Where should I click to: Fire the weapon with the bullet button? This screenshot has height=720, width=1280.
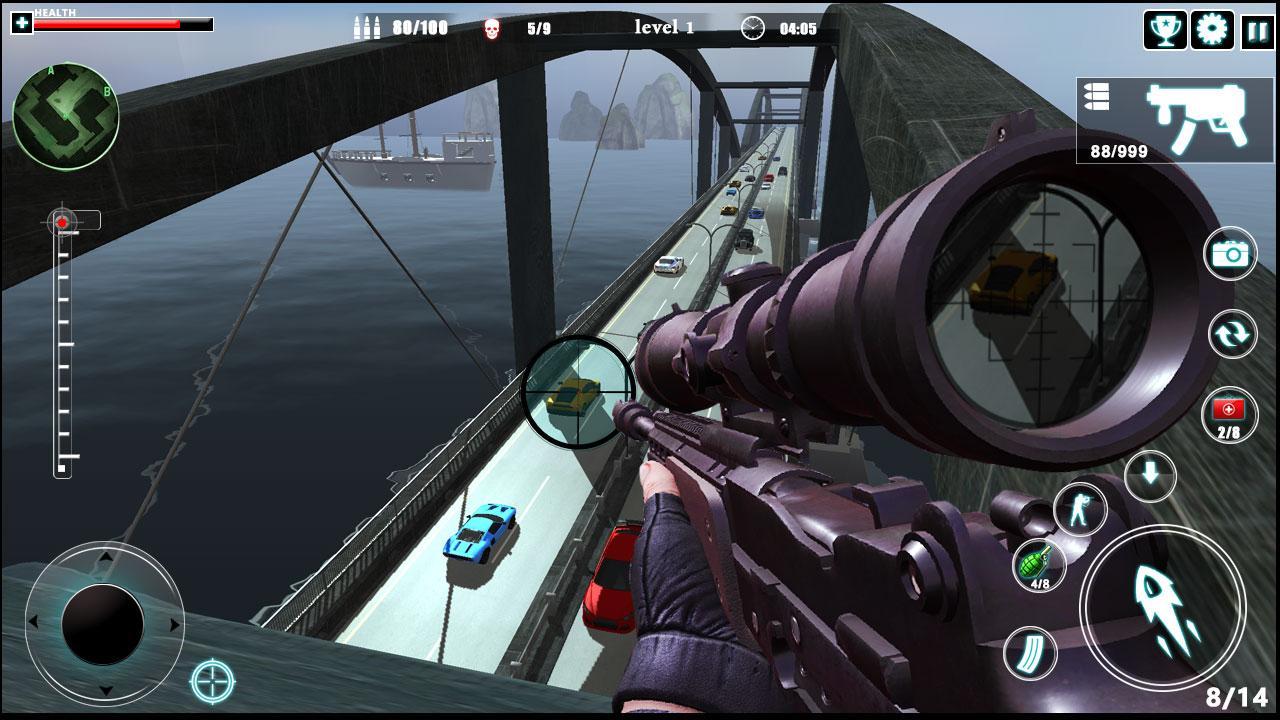pos(1162,606)
